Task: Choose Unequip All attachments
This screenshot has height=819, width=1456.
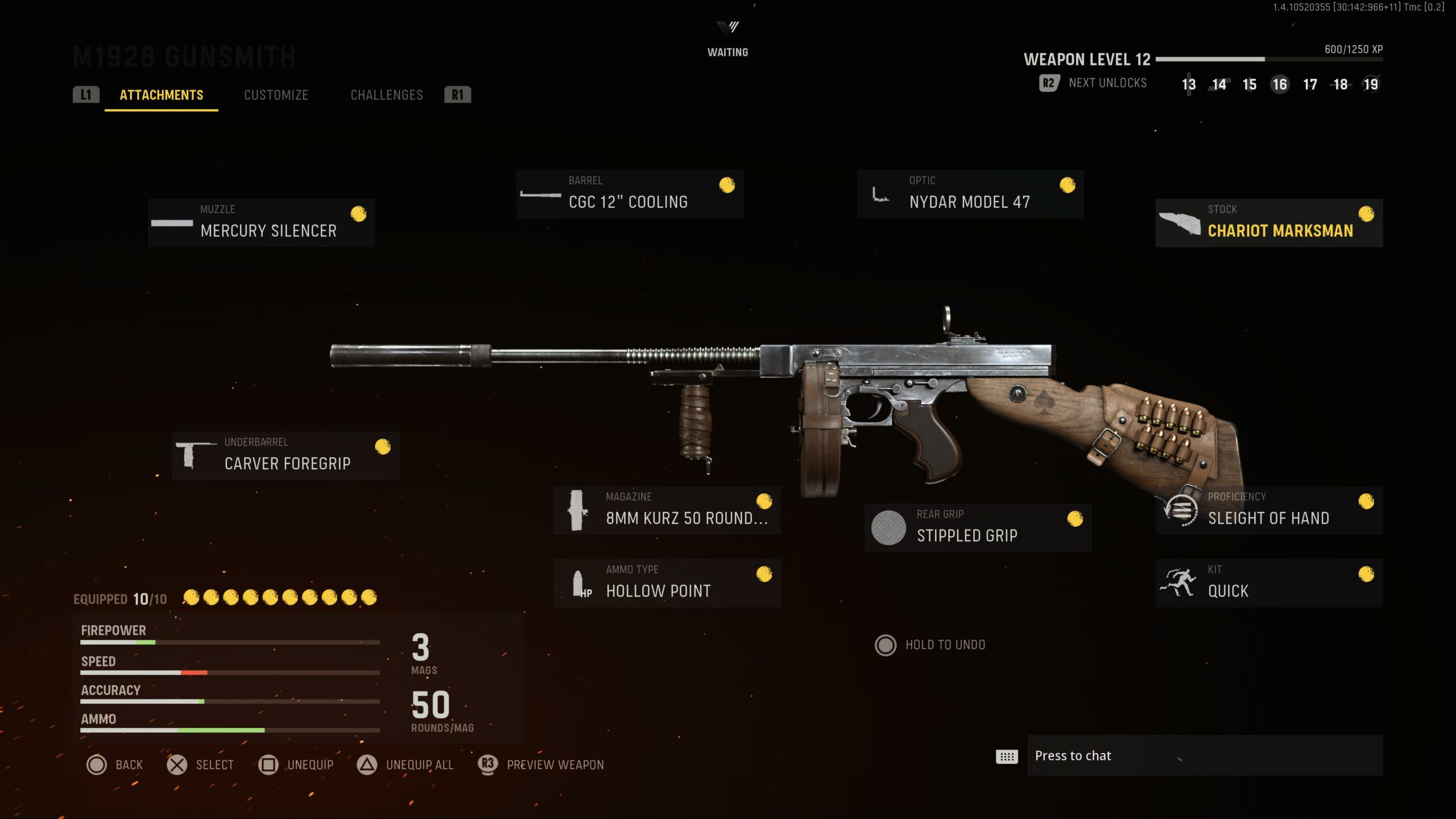Action: 406,765
